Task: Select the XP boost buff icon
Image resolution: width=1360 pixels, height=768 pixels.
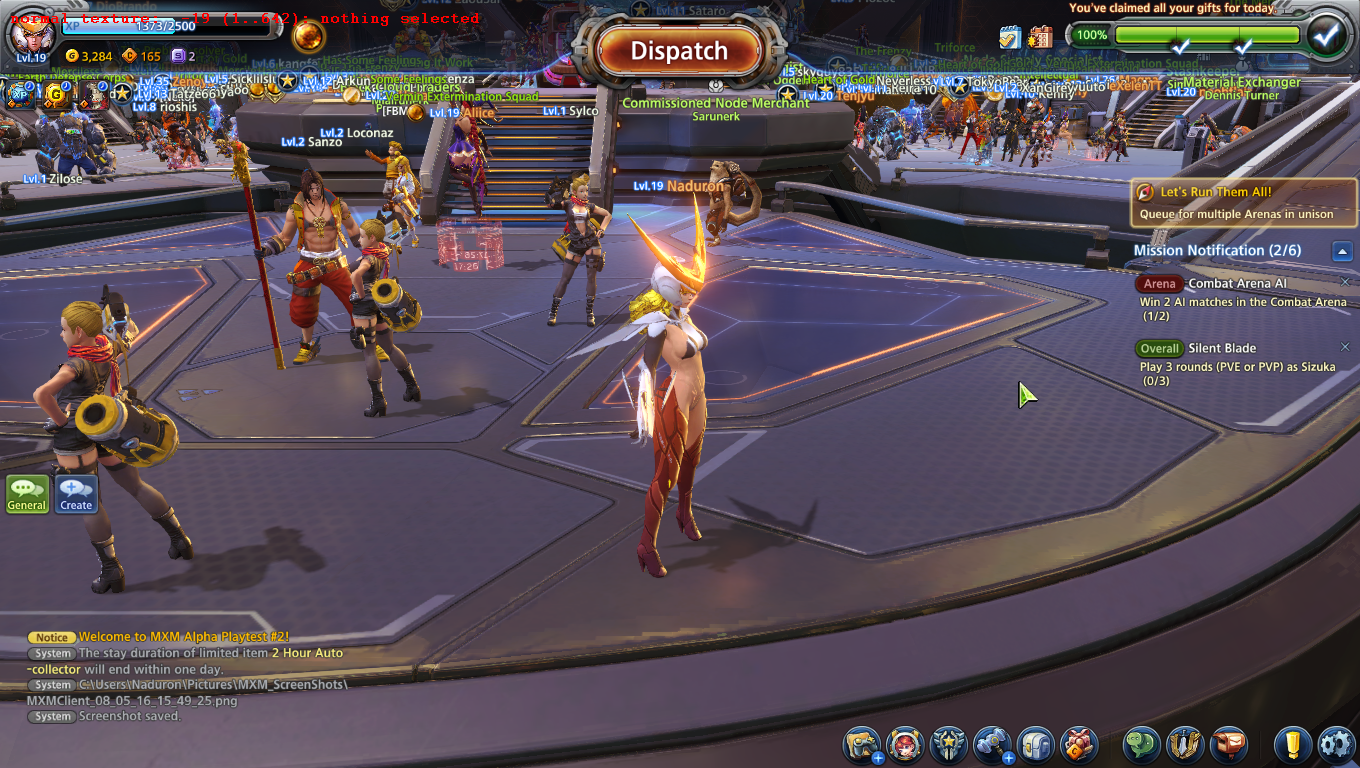Action: pyautogui.click(x=20, y=95)
